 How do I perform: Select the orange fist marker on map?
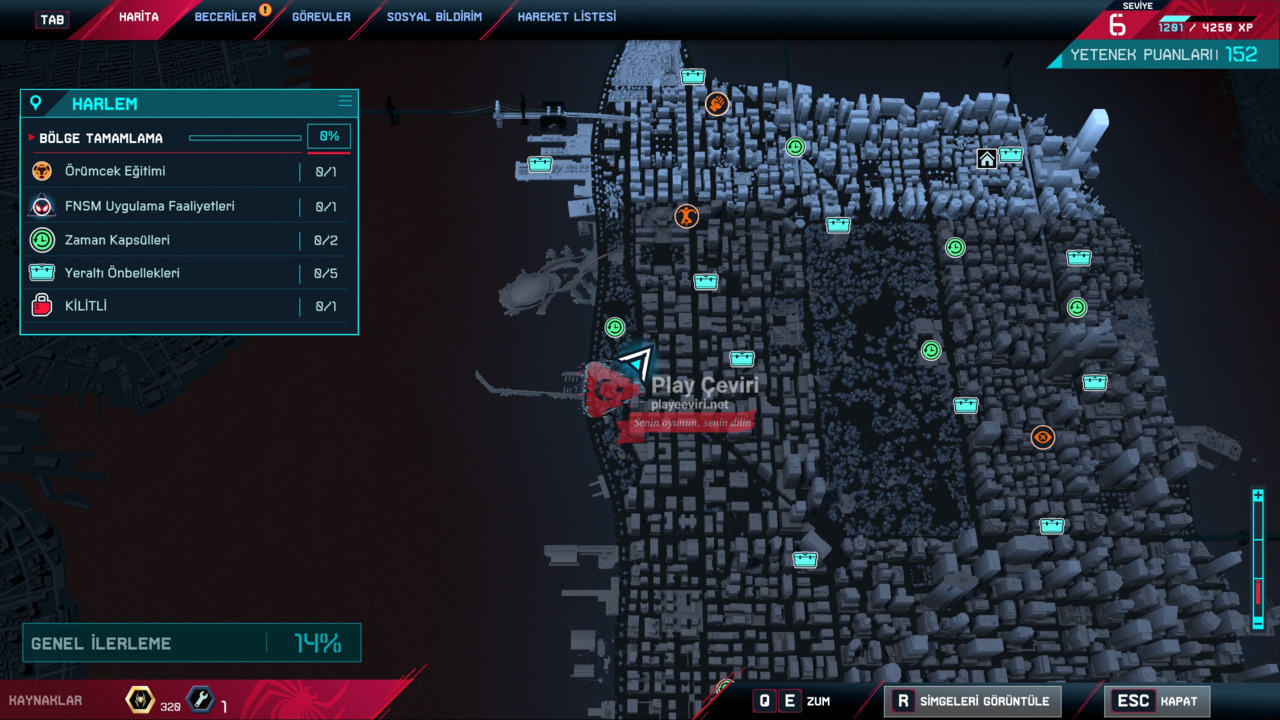[x=716, y=103]
